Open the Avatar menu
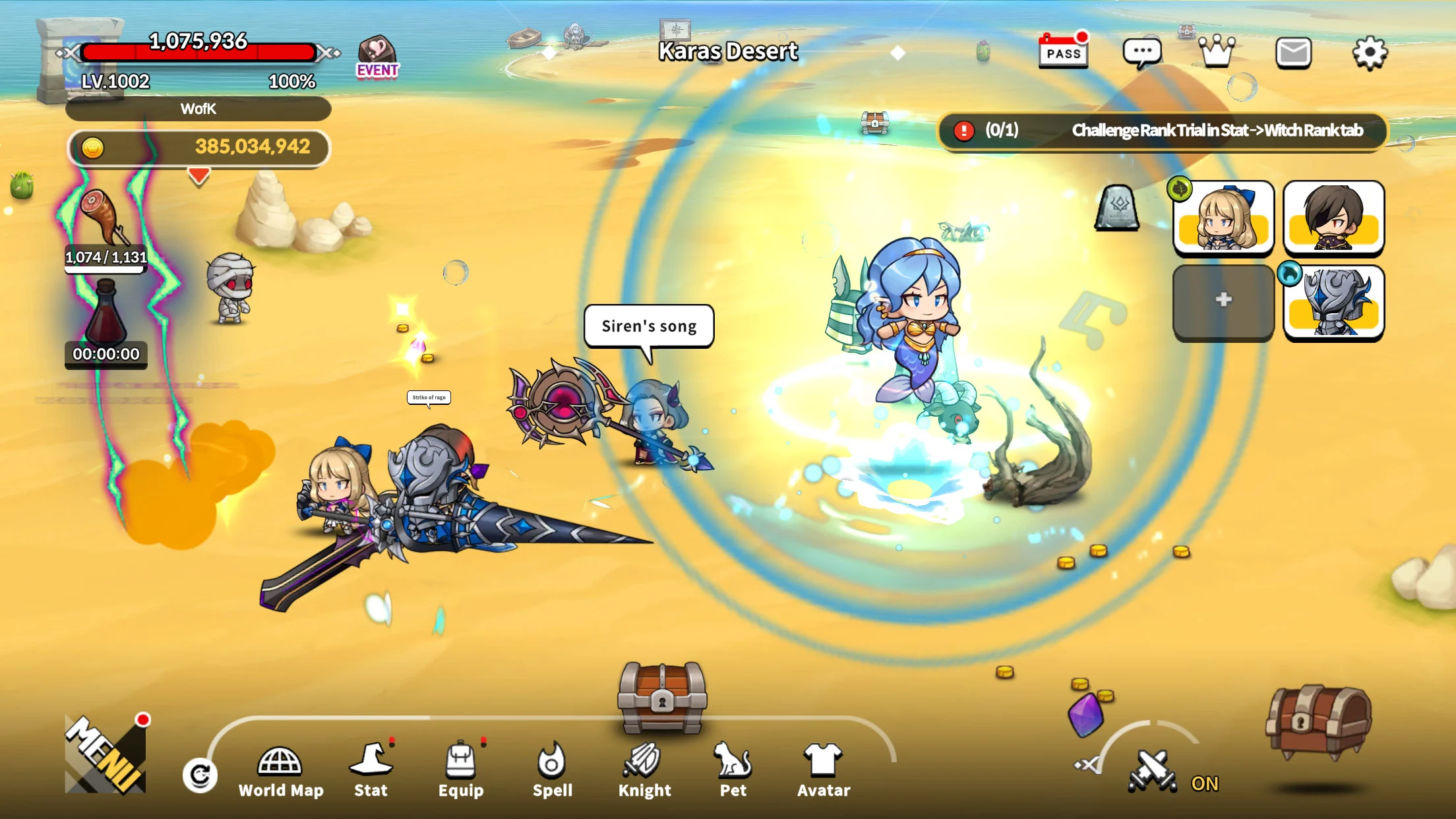Image resolution: width=1456 pixels, height=819 pixels. tap(823, 772)
